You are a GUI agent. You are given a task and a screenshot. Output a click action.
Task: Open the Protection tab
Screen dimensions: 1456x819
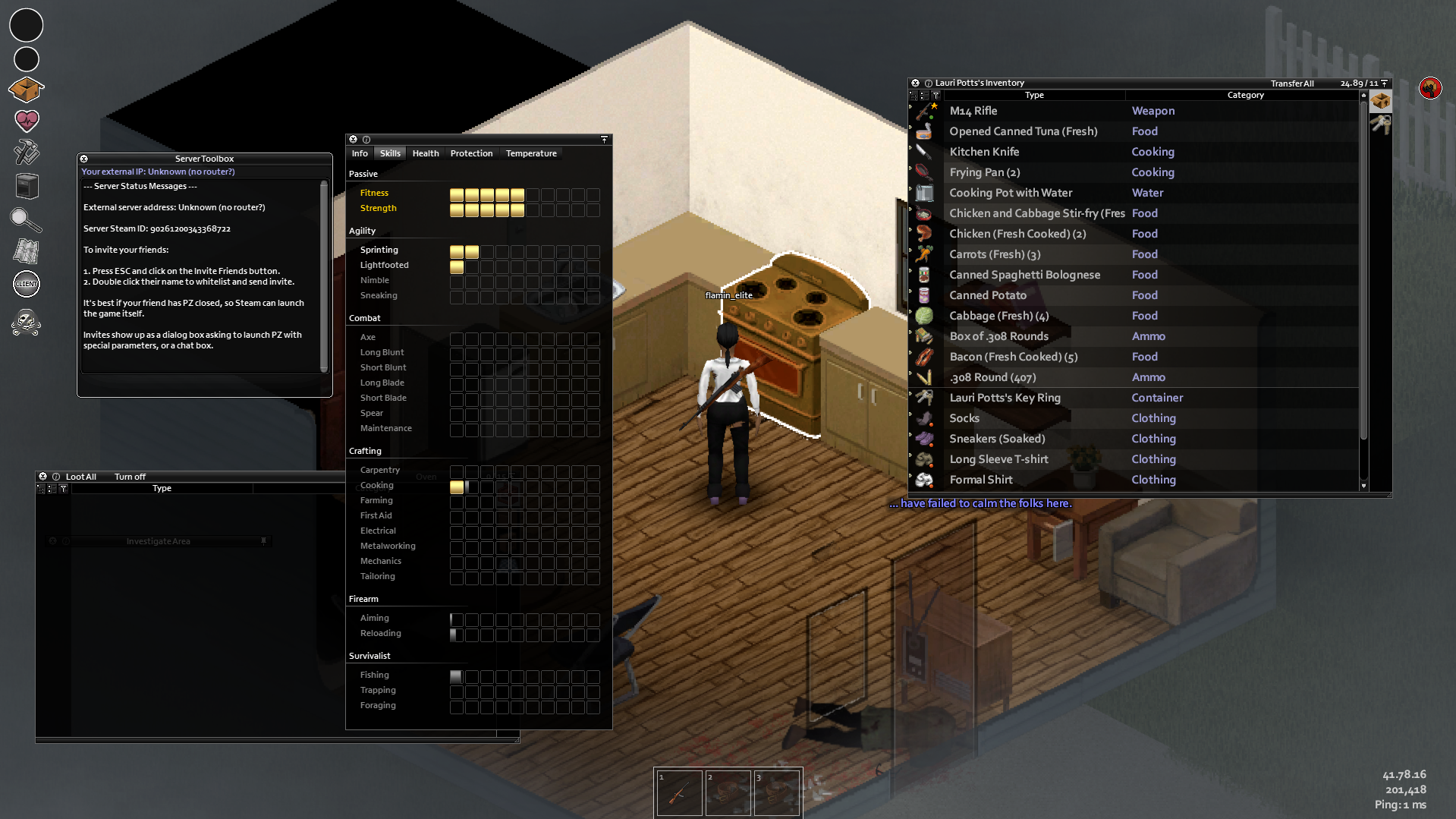(x=471, y=153)
